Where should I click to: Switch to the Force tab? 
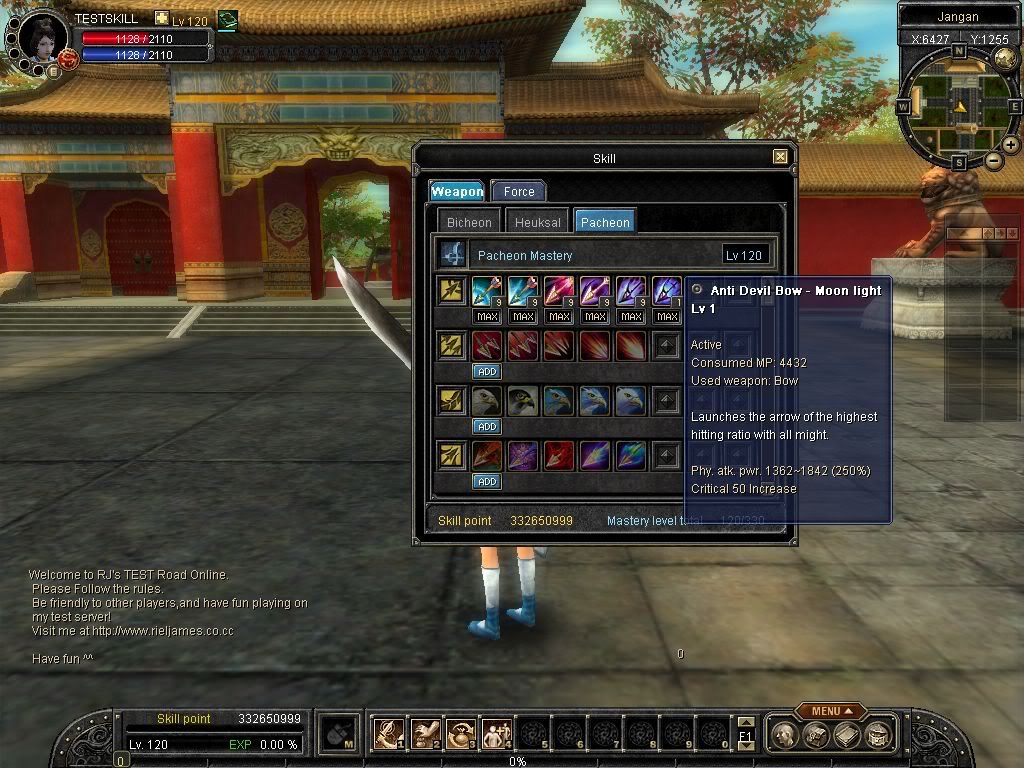pyautogui.click(x=518, y=191)
